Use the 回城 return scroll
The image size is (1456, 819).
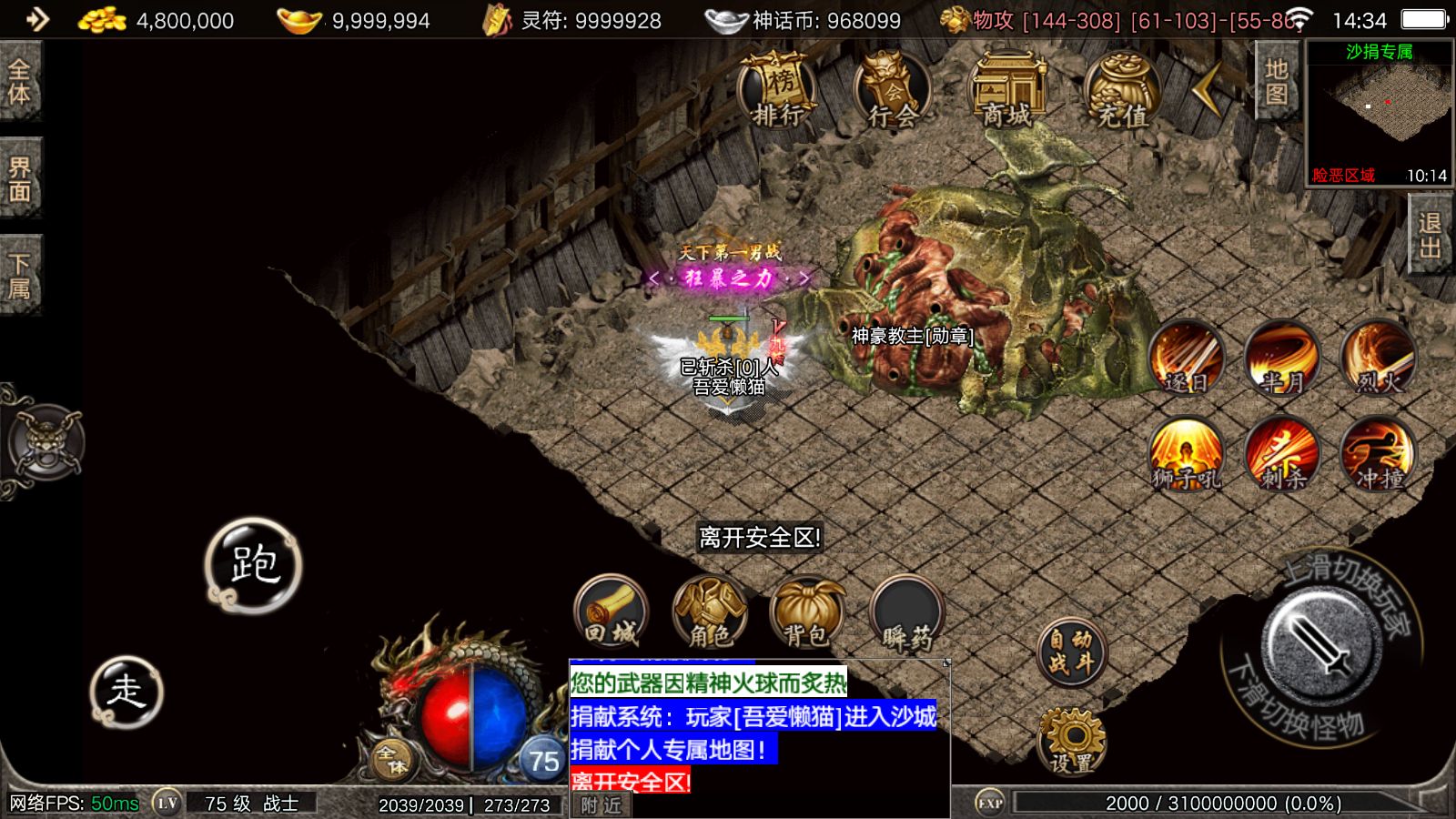pyautogui.click(x=612, y=612)
